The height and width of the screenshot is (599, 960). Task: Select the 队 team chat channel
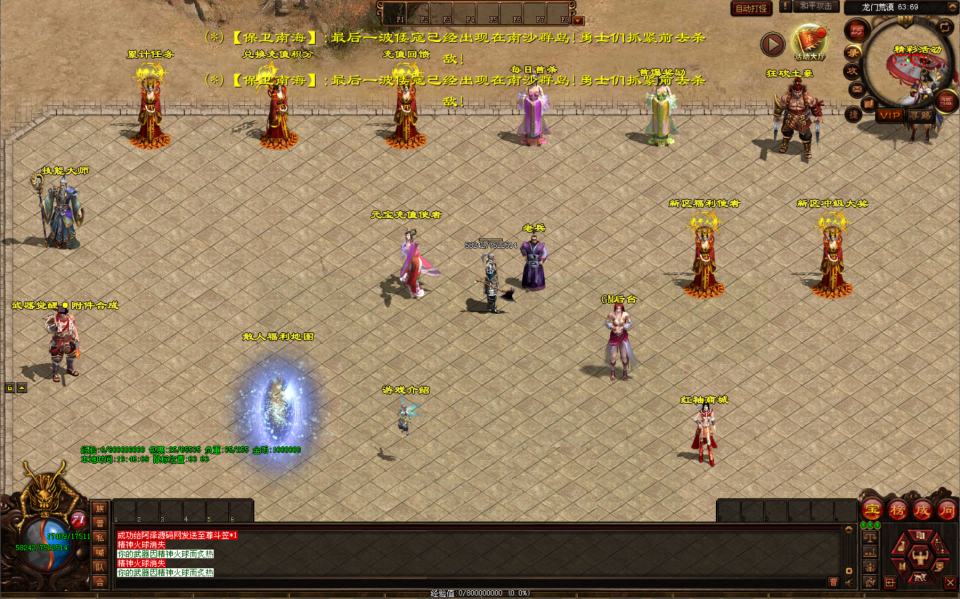click(100, 565)
